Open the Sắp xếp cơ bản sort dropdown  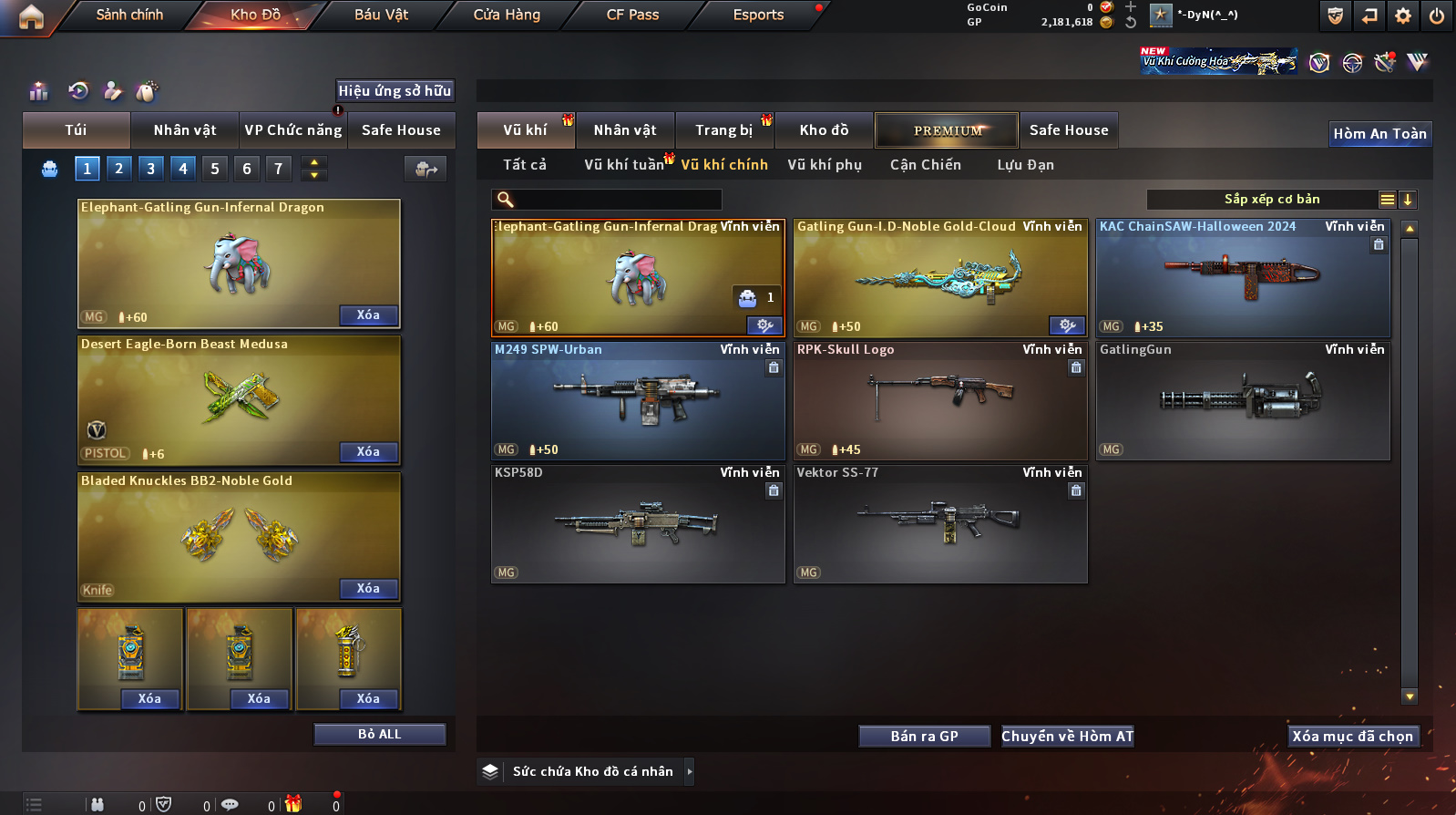[1272, 200]
